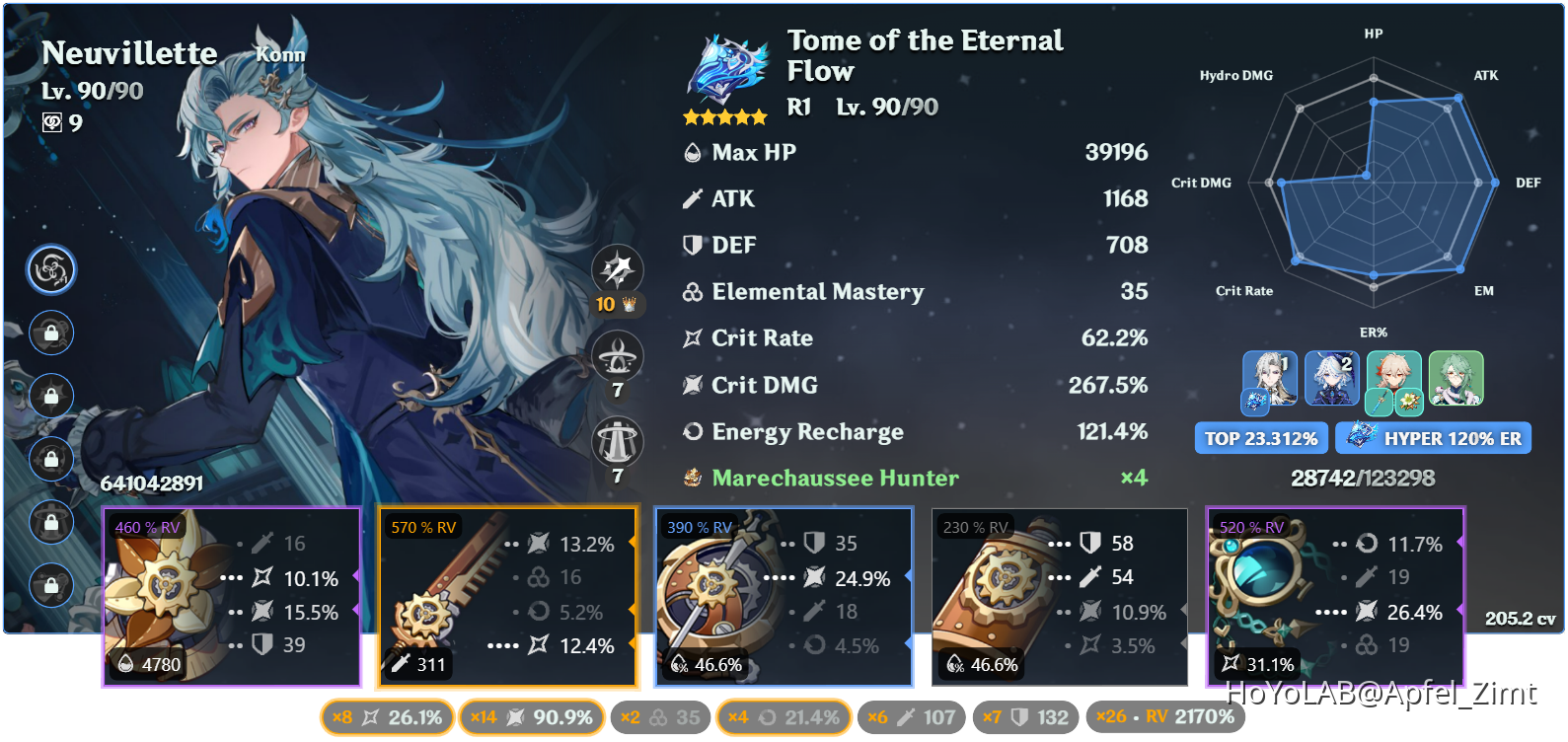Open the HYPER 120% ER build button
Screen dimensions: 1568x742
[1433, 437]
